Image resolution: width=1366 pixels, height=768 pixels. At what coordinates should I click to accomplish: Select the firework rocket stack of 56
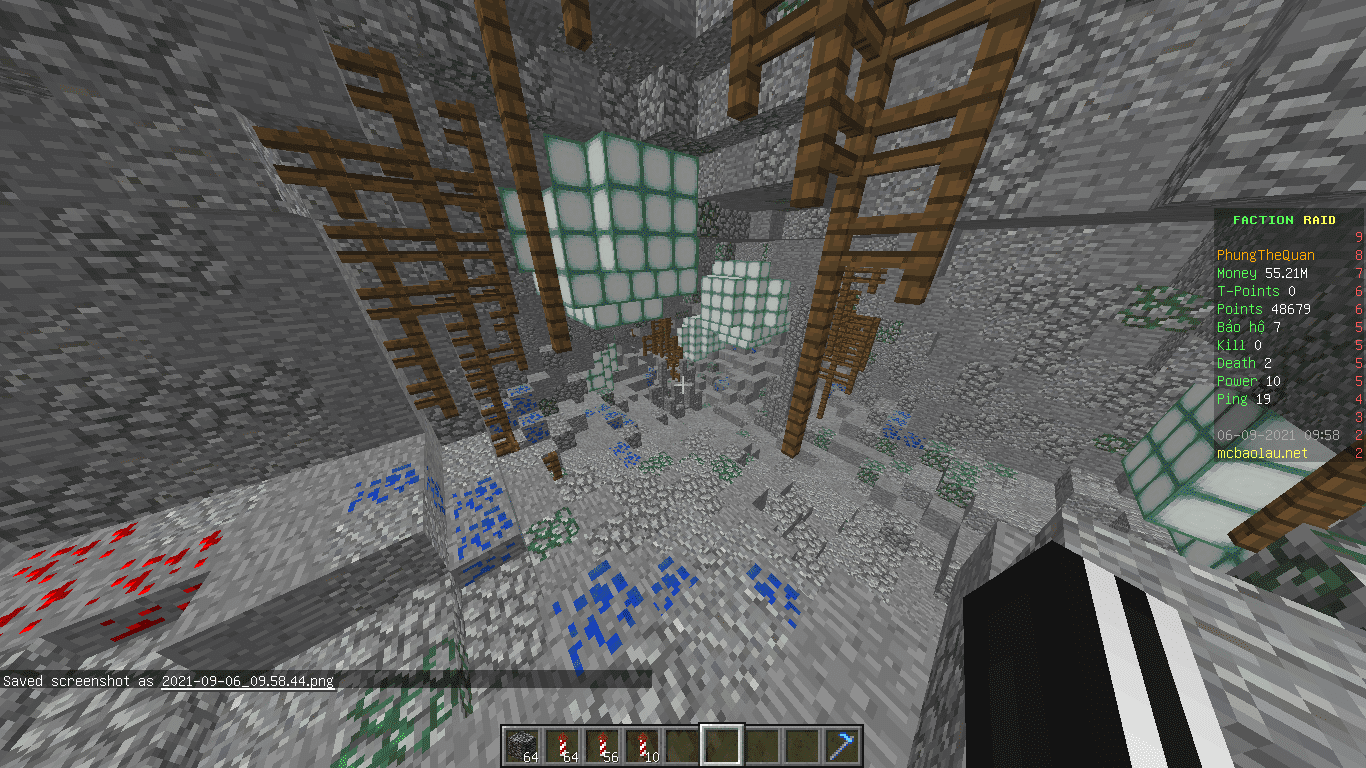[x=602, y=745]
